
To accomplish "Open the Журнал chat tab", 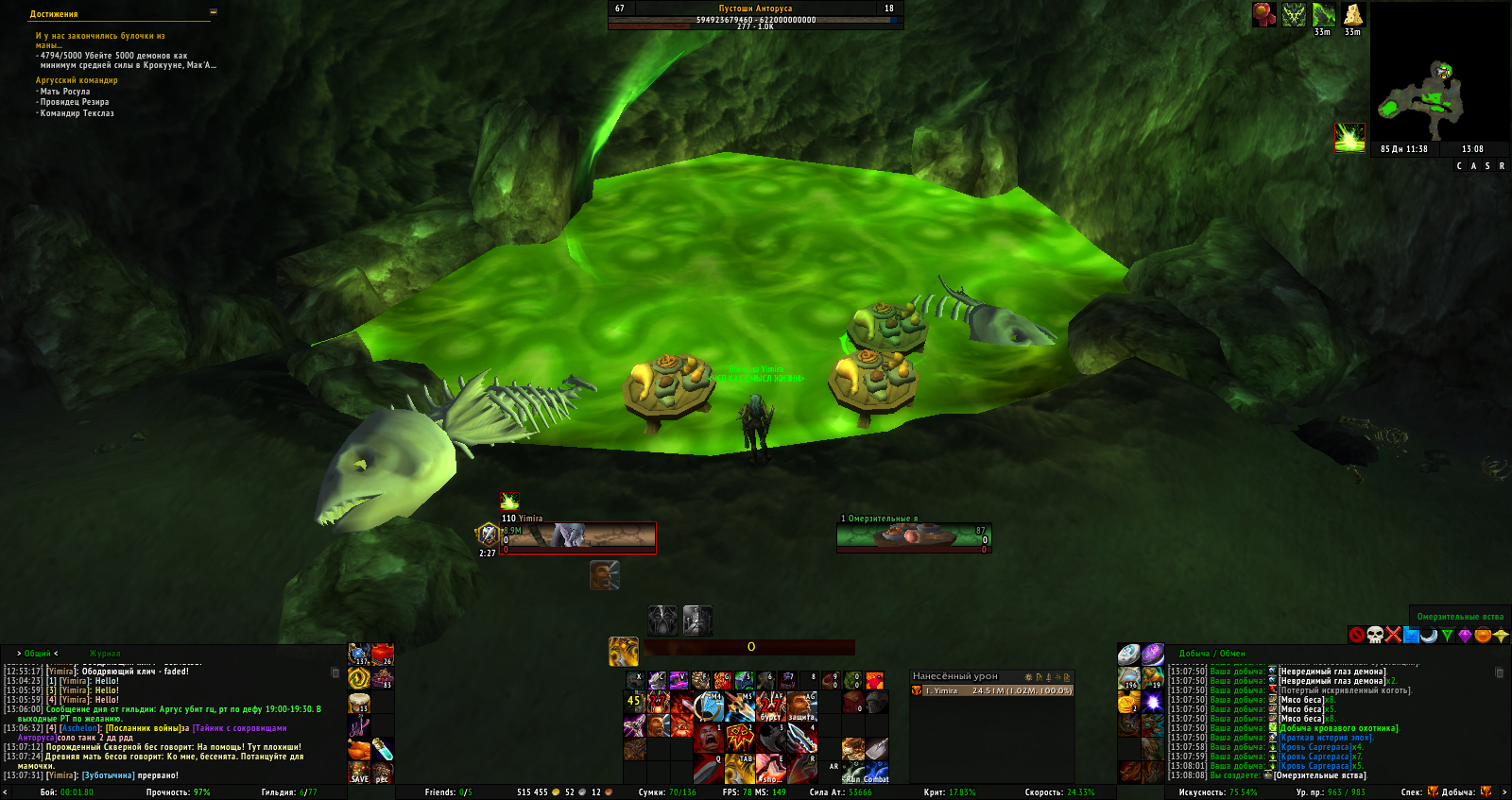I will pos(105,654).
